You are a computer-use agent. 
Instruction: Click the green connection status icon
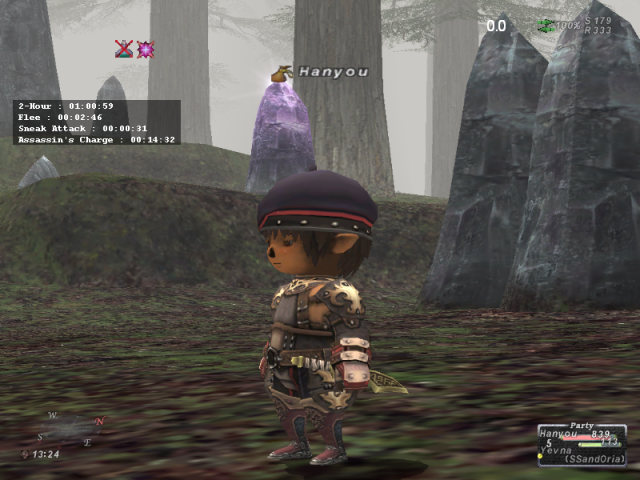pyautogui.click(x=545, y=24)
